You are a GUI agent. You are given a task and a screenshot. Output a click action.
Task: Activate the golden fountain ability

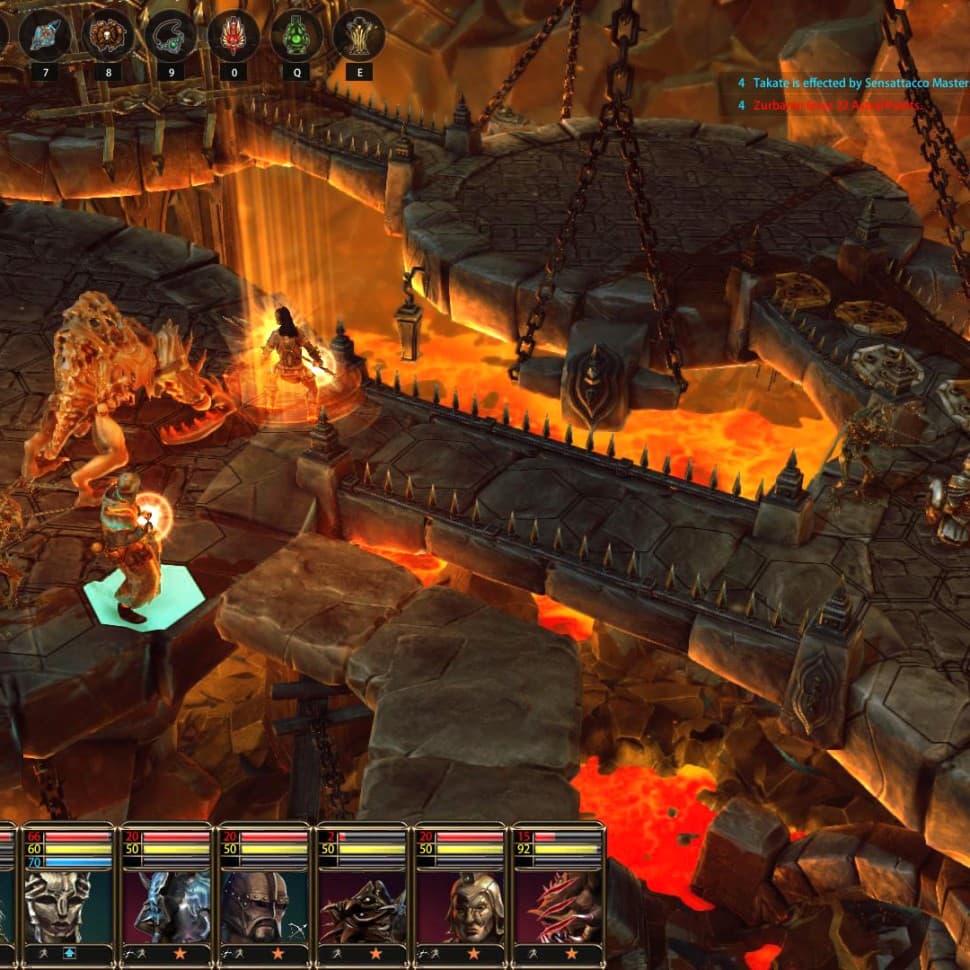pyautogui.click(x=359, y=36)
